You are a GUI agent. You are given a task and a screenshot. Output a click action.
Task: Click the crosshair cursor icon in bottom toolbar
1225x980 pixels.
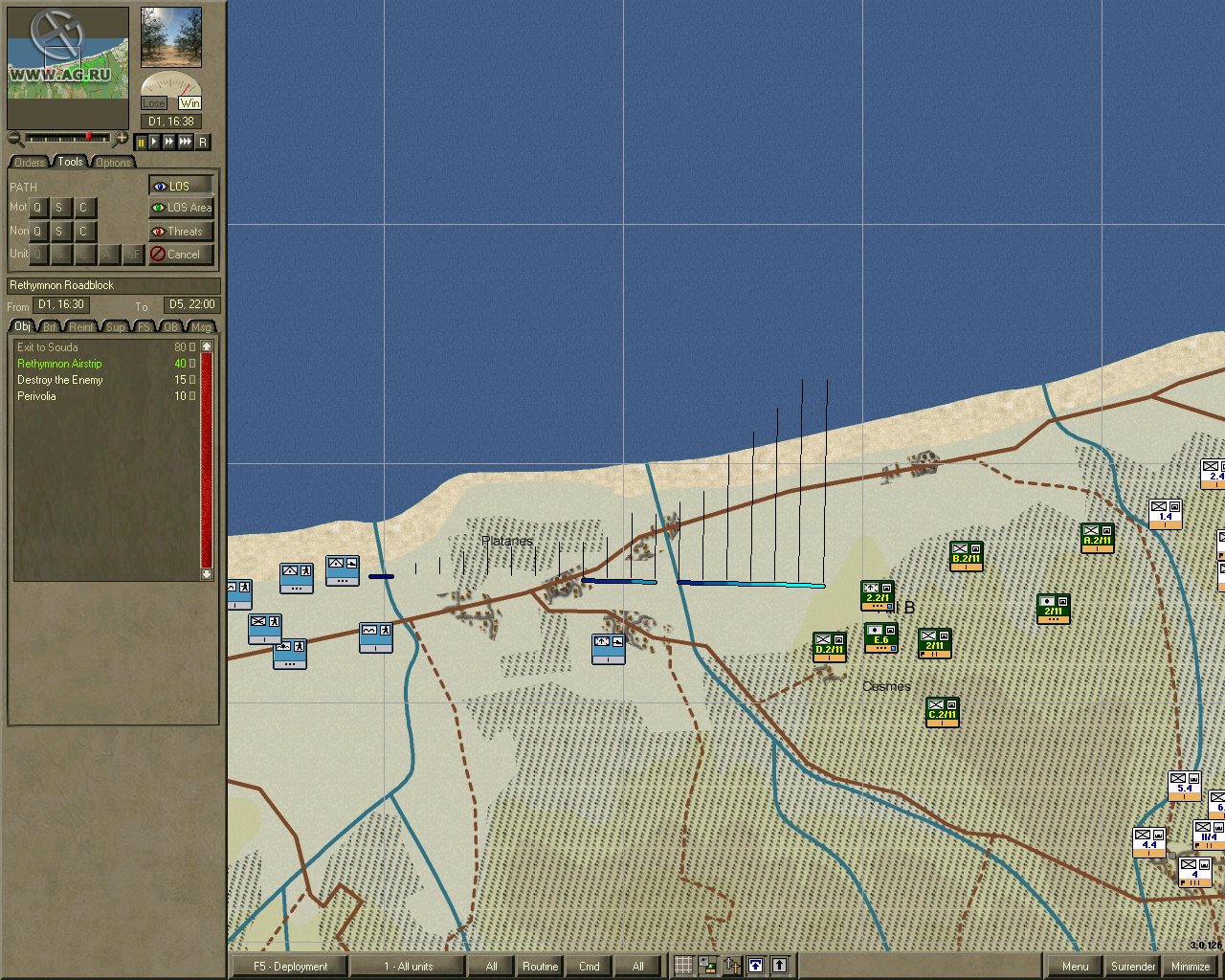click(732, 966)
